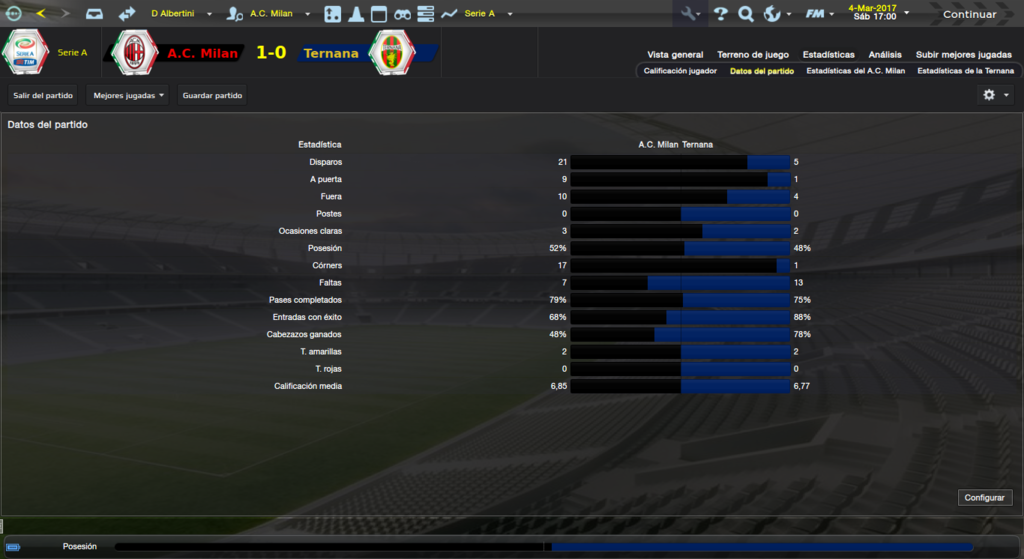Open Estadísticas de la Ternana subtab
Image resolution: width=1024 pixels, height=559 pixels.
point(965,71)
